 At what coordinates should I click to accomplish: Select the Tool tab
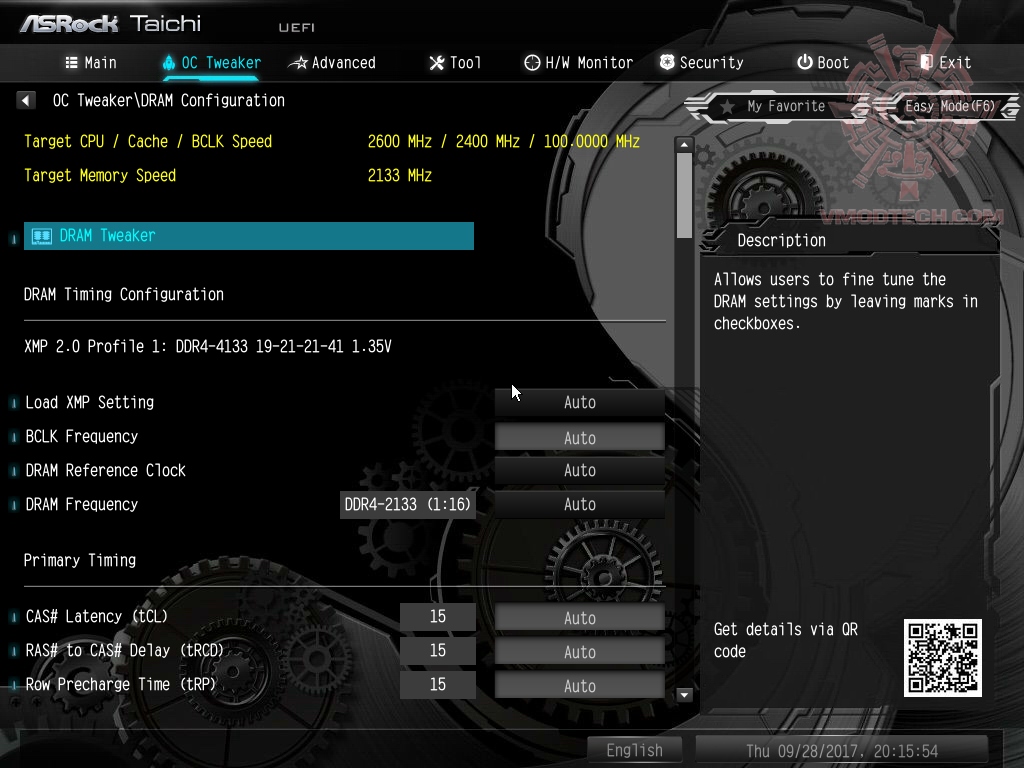click(455, 63)
